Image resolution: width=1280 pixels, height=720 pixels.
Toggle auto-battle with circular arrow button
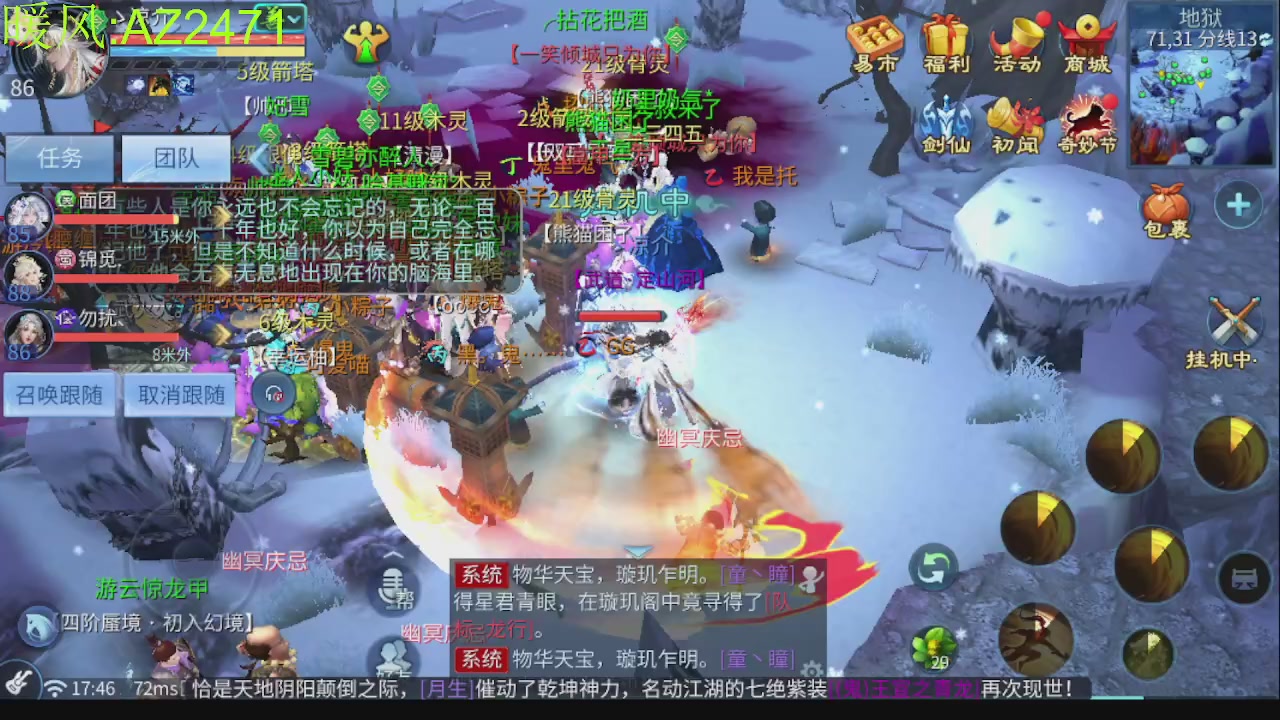933,566
